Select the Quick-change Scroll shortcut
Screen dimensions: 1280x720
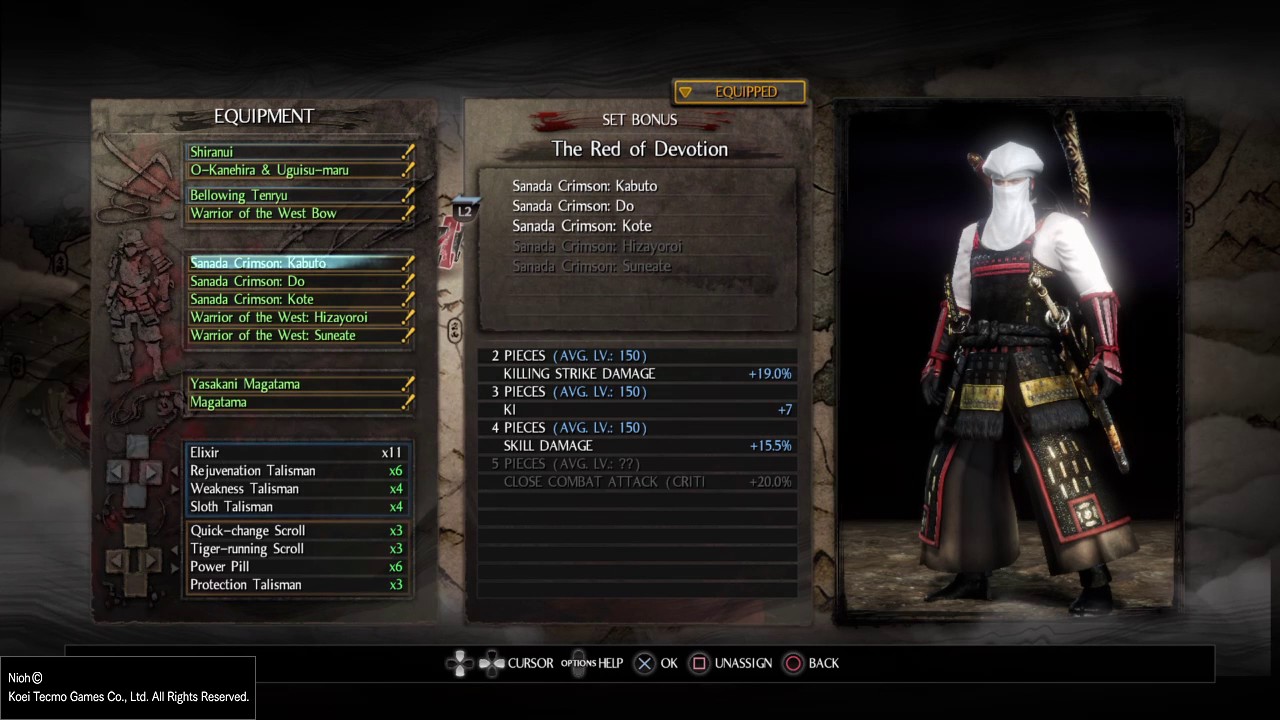[x=296, y=531]
